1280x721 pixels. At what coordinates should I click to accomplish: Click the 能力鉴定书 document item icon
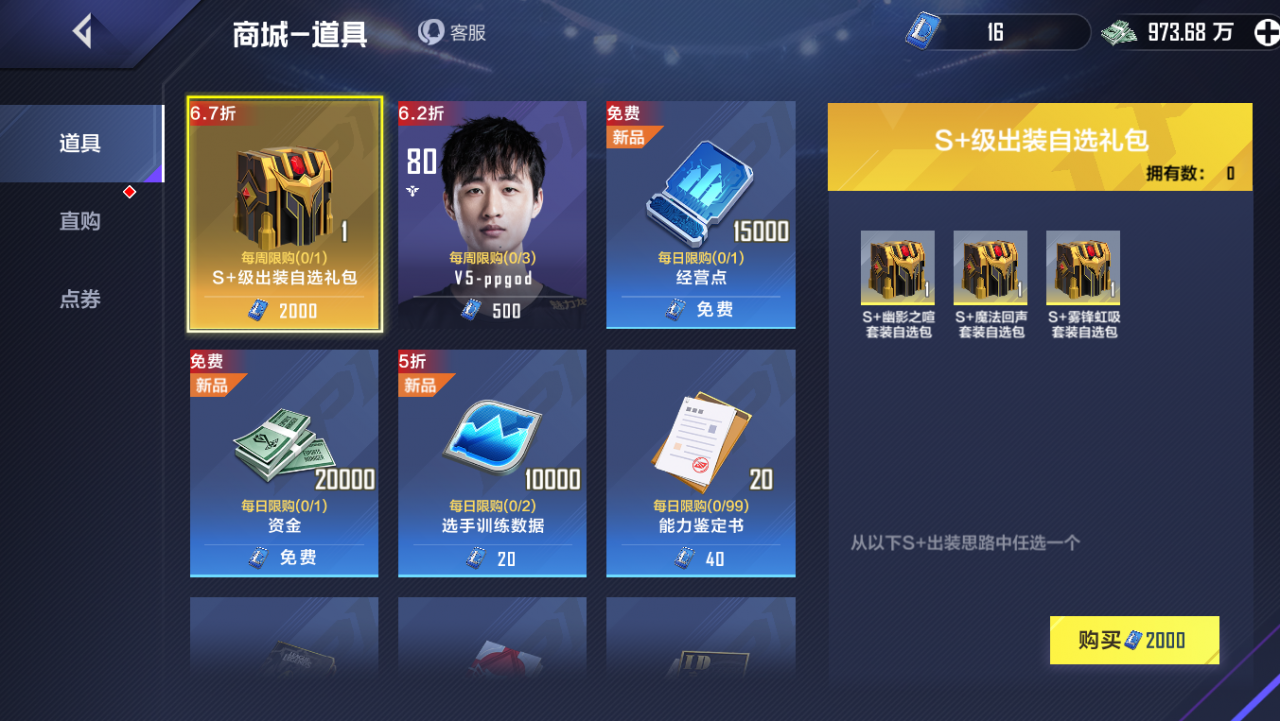coord(697,435)
